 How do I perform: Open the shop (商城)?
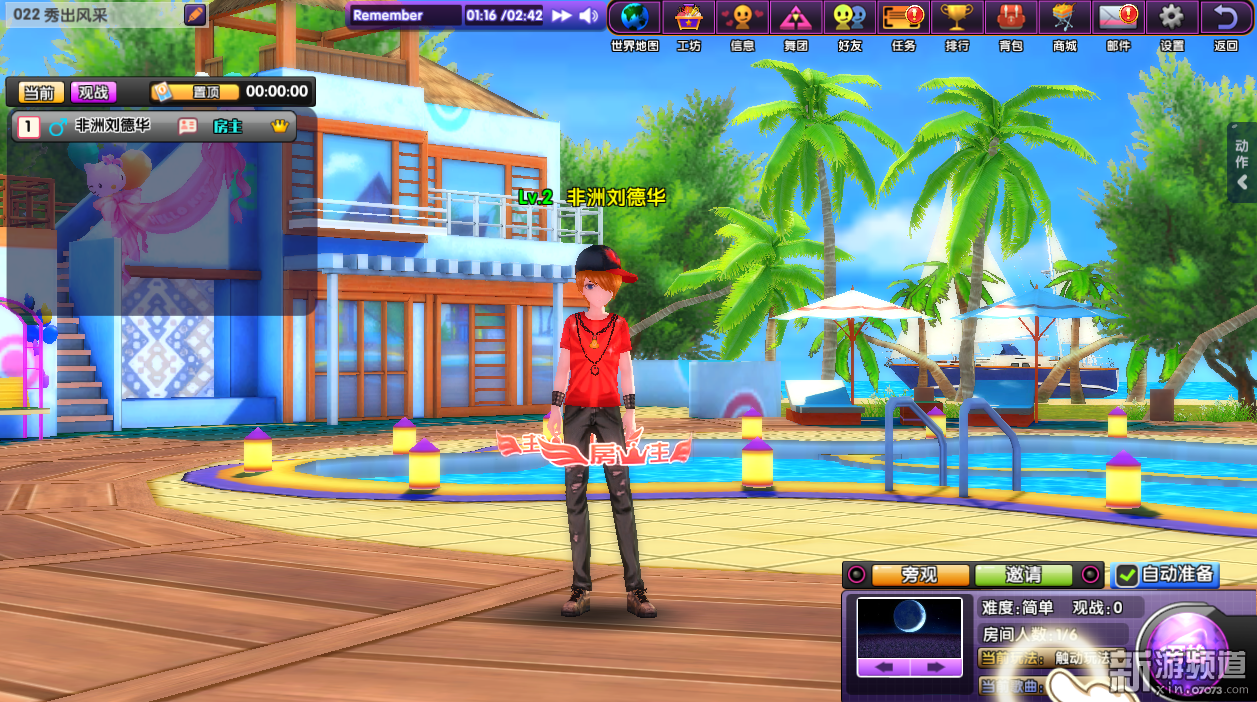tap(1064, 18)
